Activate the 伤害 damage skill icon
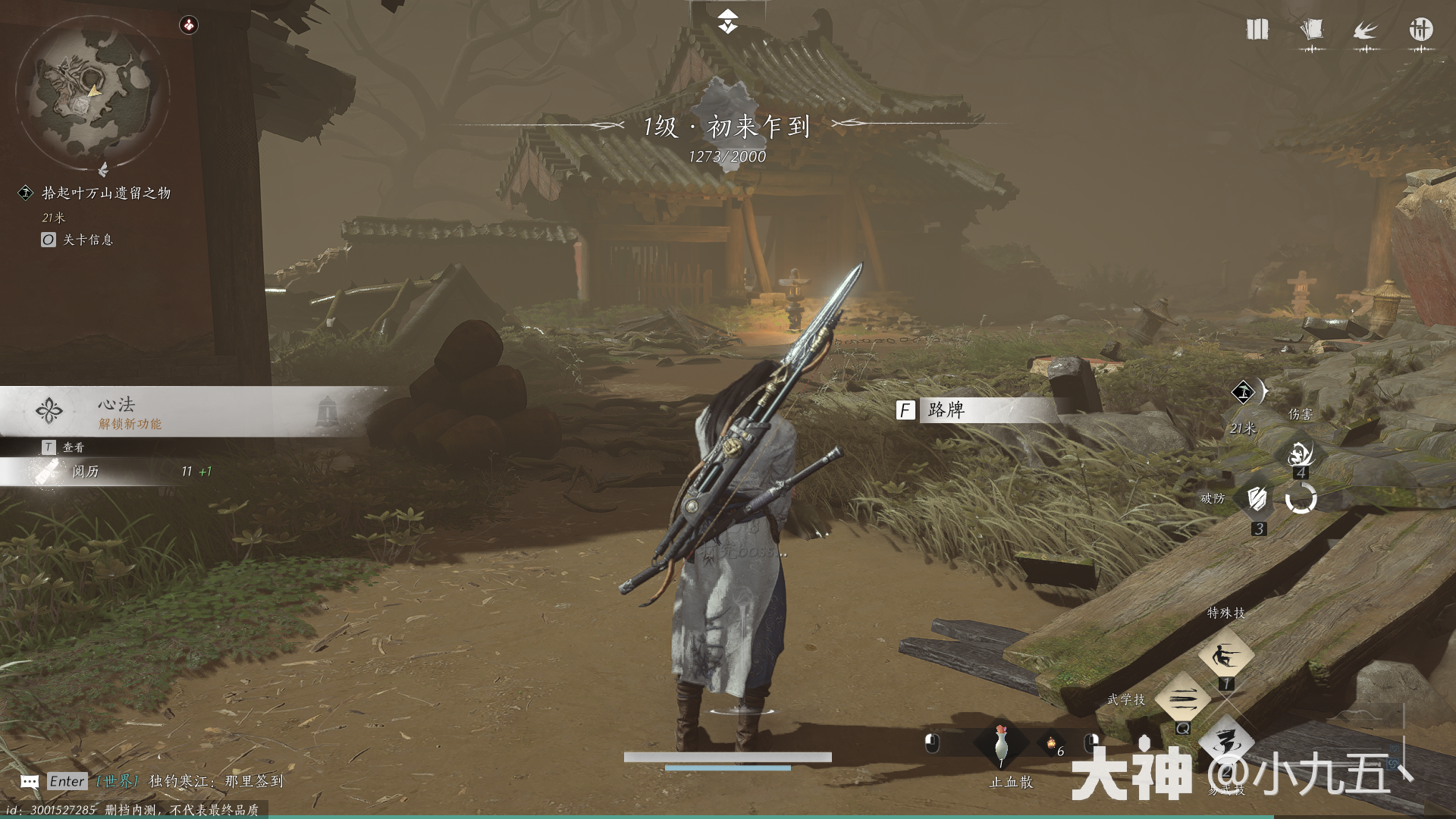Screen dimensions: 1456x819 click(1301, 453)
